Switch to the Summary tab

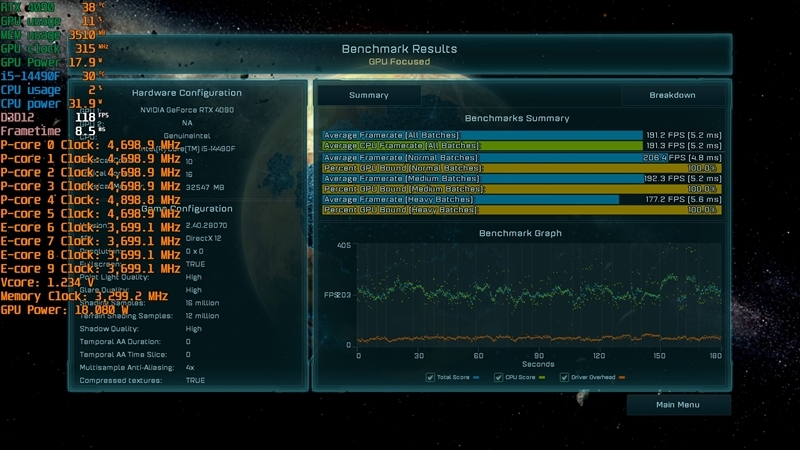[x=368, y=96]
